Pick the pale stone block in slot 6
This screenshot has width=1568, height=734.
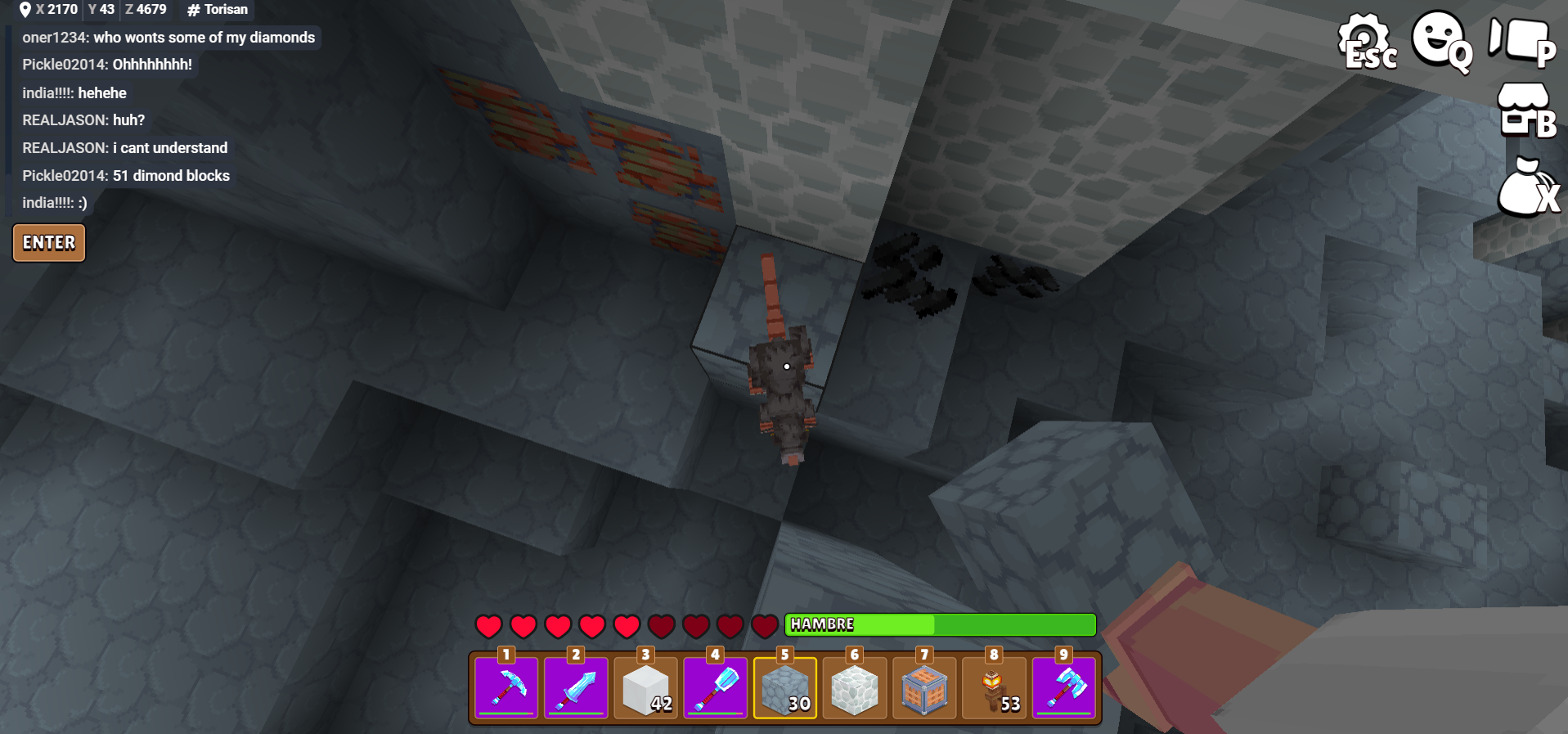point(855,687)
